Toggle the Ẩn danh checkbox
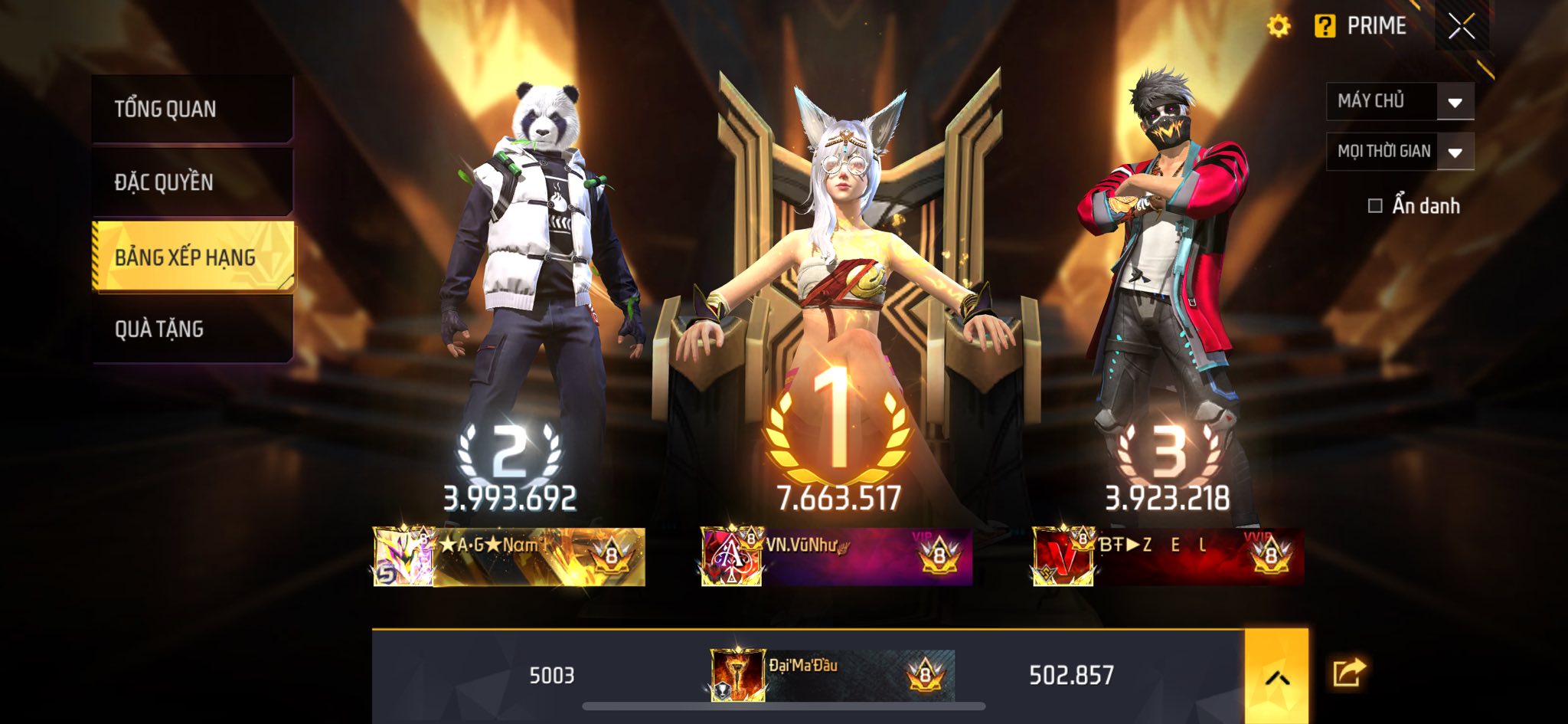Screen dimensions: 1568x724 (1375, 206)
